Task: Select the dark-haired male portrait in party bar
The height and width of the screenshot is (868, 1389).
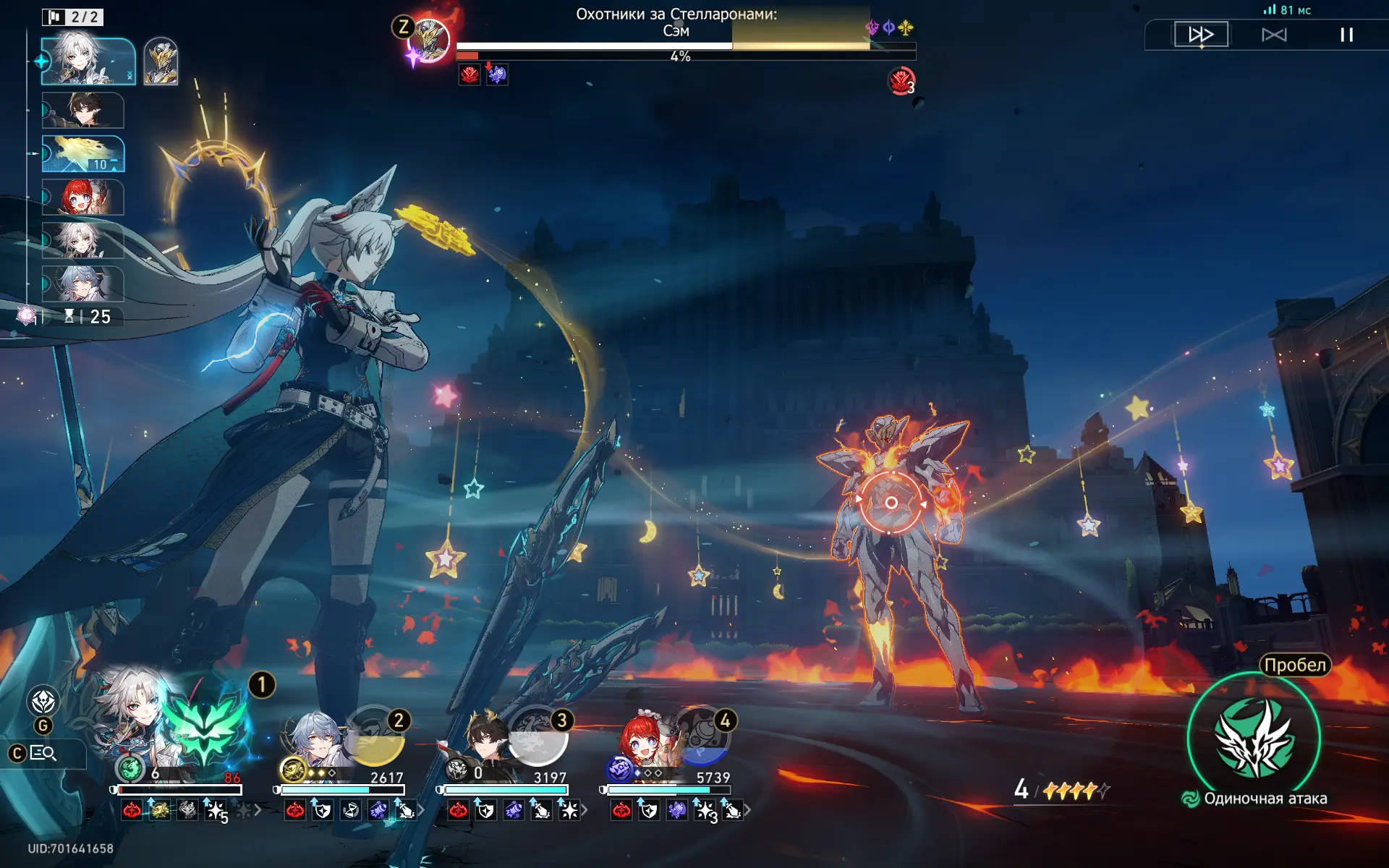Action: point(483,741)
